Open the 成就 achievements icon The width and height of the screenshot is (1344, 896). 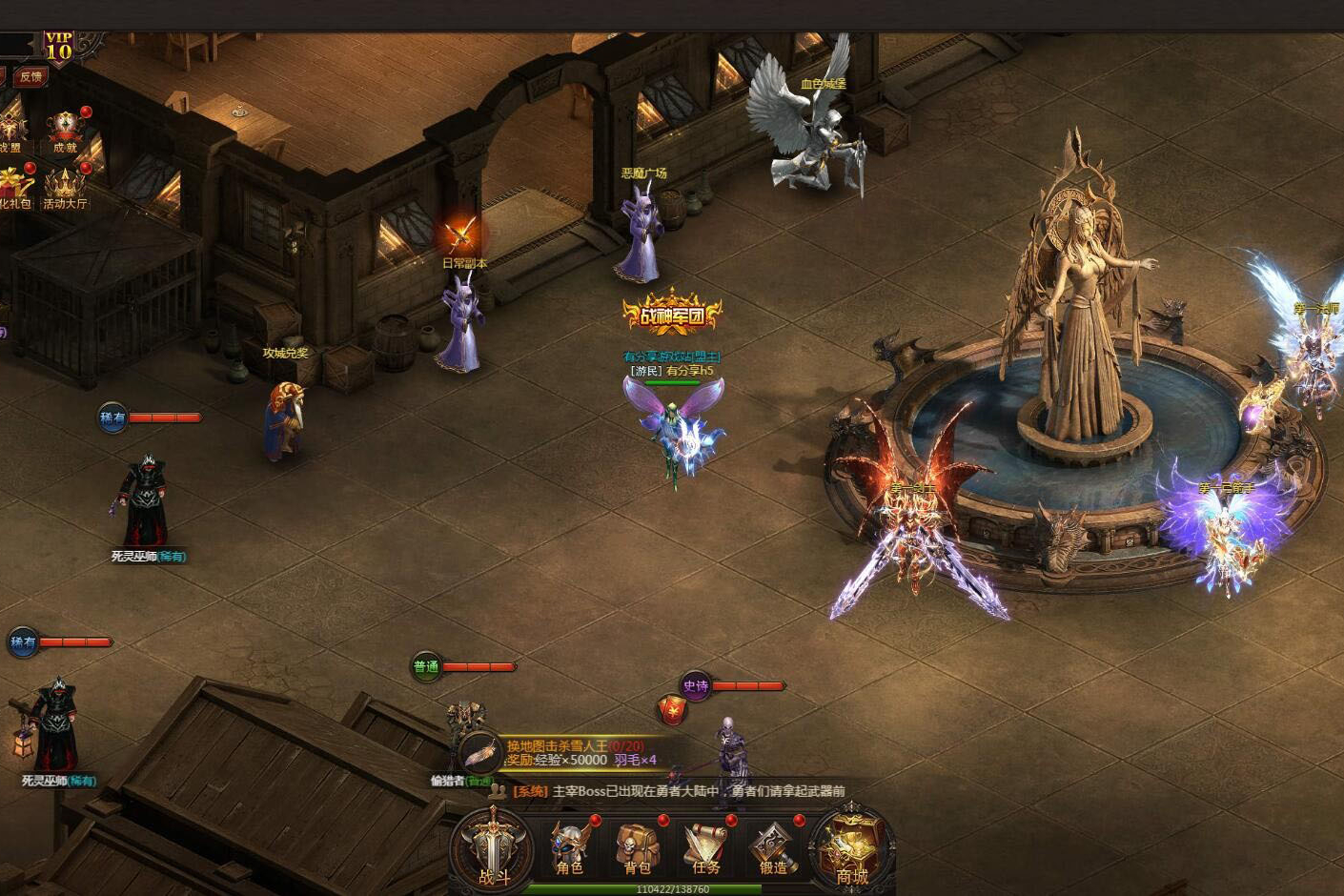65,131
